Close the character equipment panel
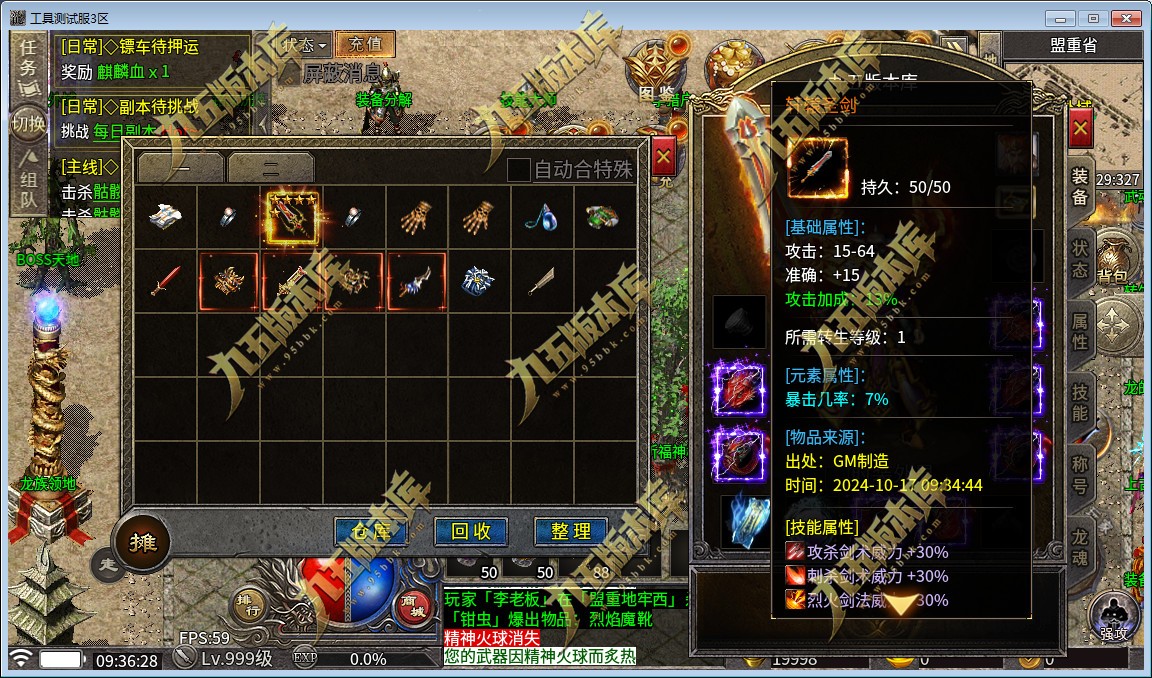The height and width of the screenshot is (678, 1152). pyautogui.click(x=1080, y=129)
